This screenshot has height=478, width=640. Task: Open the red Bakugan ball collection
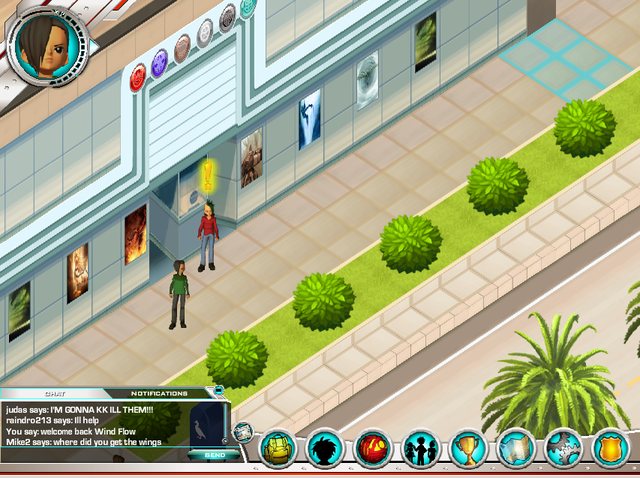[x=374, y=448]
